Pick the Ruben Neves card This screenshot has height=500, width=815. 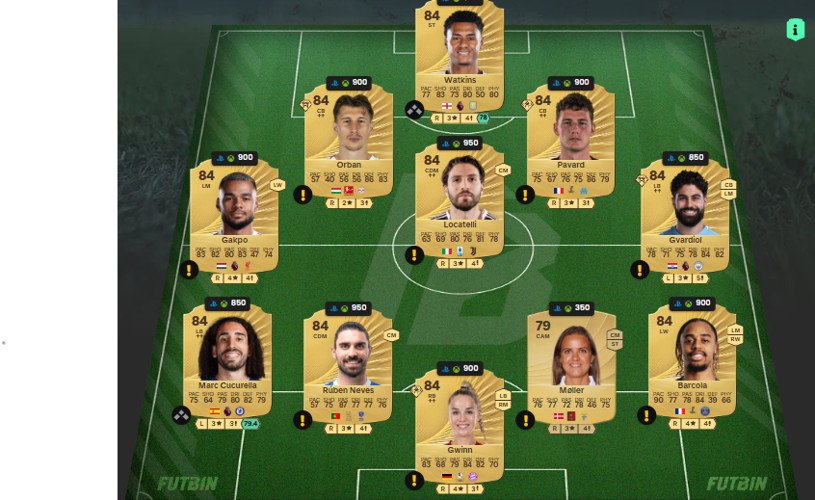pyautogui.click(x=348, y=365)
